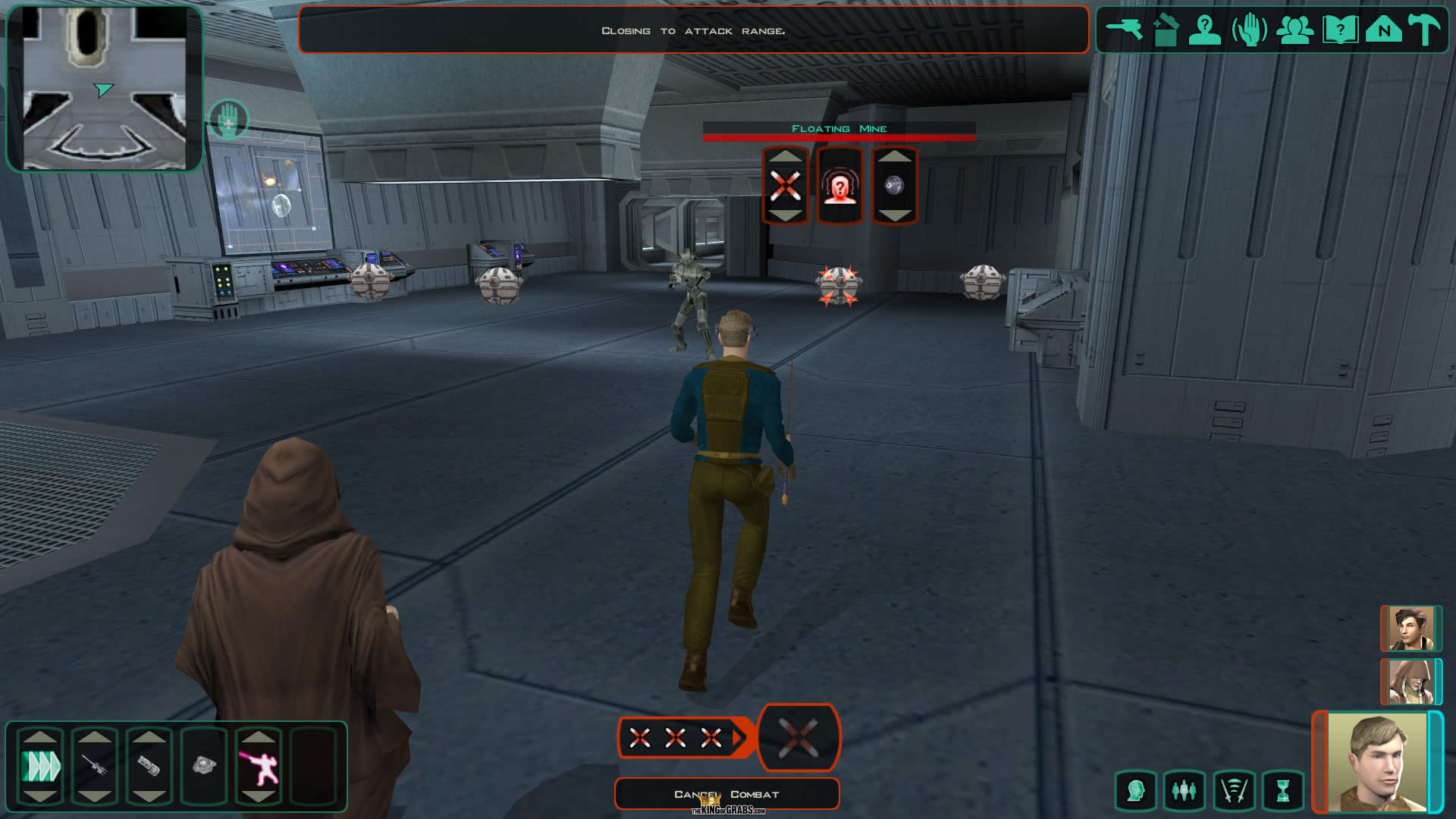The height and width of the screenshot is (819, 1456).
Task: Open the party selection icon
Action: pos(1294,30)
